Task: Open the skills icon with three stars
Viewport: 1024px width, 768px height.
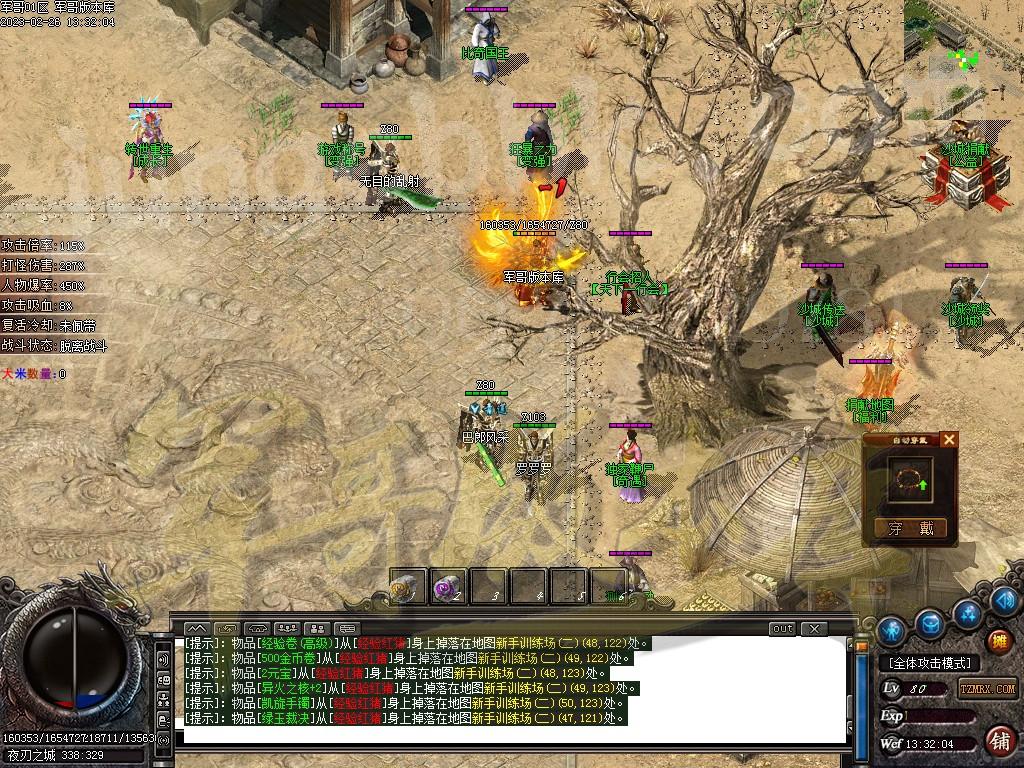Action: coord(968,612)
